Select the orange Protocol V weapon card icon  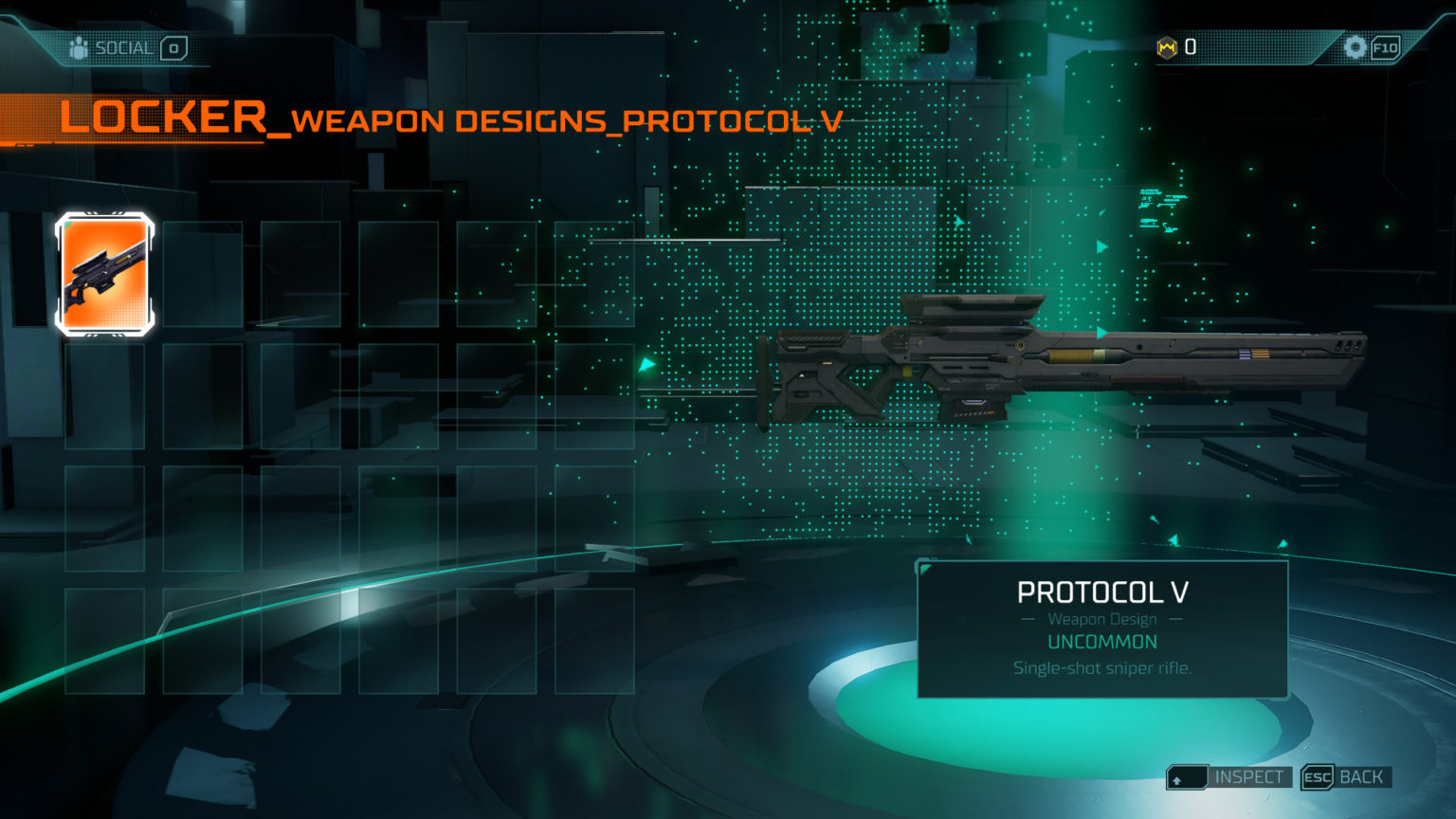tap(104, 275)
